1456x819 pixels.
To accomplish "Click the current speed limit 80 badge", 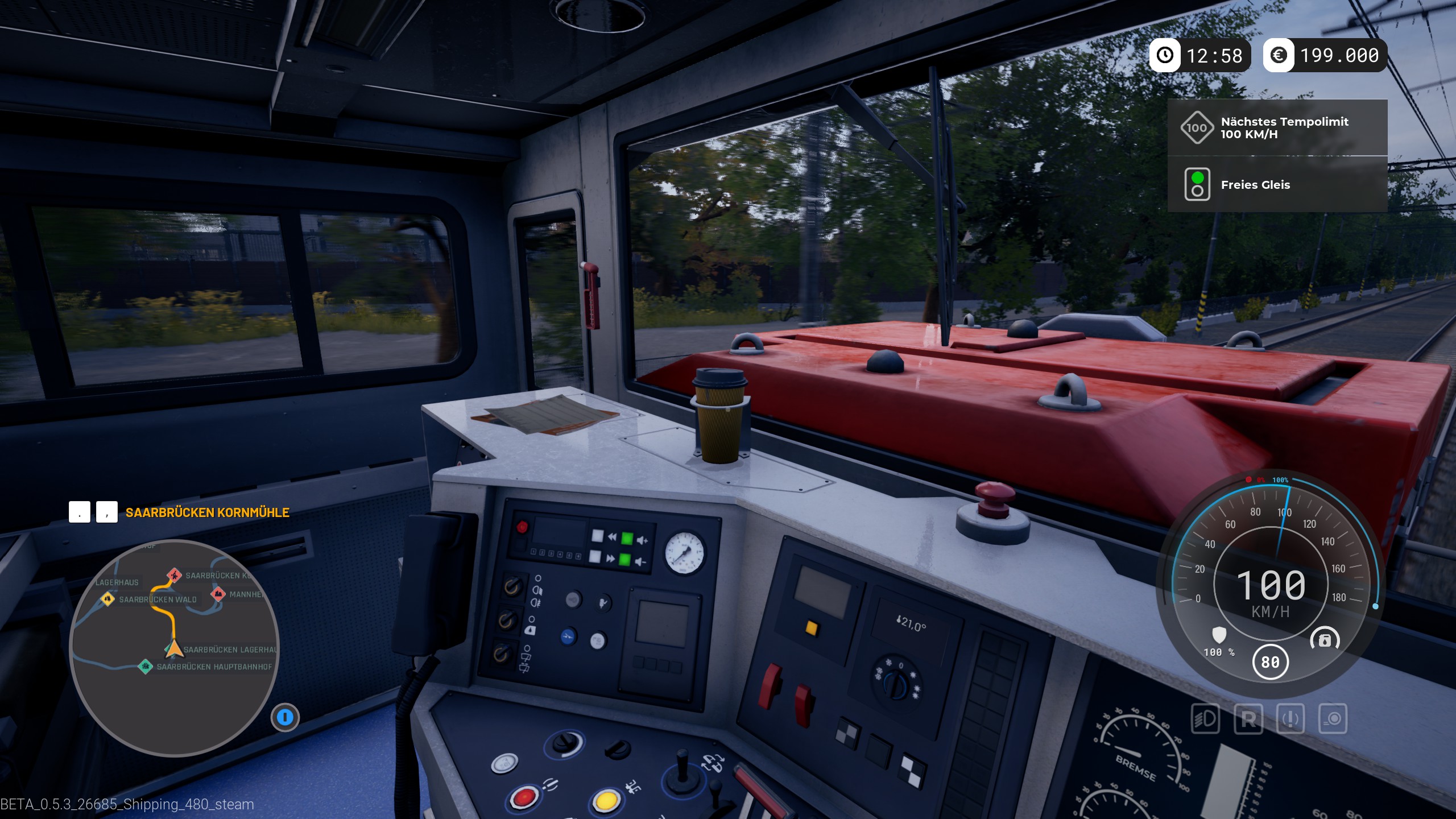I will point(1270,662).
